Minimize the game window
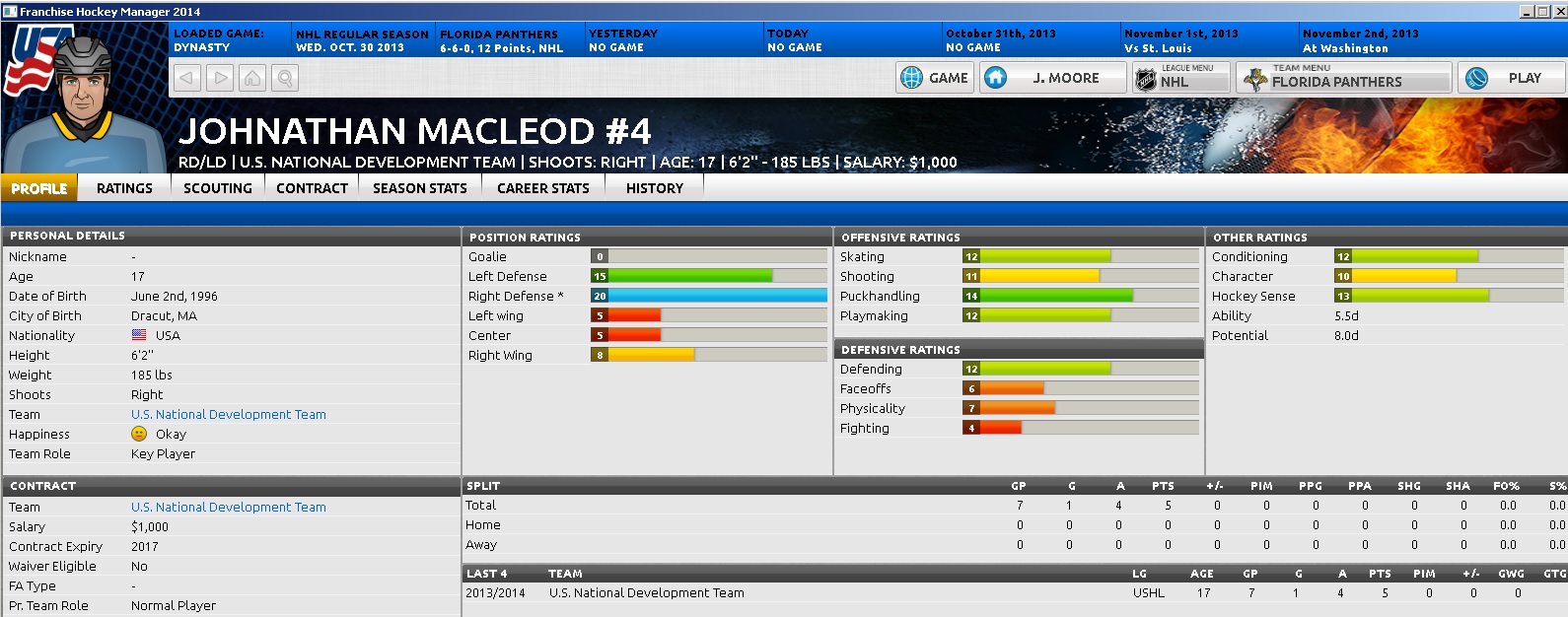Screen dimensions: 1568x617 (1528, 11)
